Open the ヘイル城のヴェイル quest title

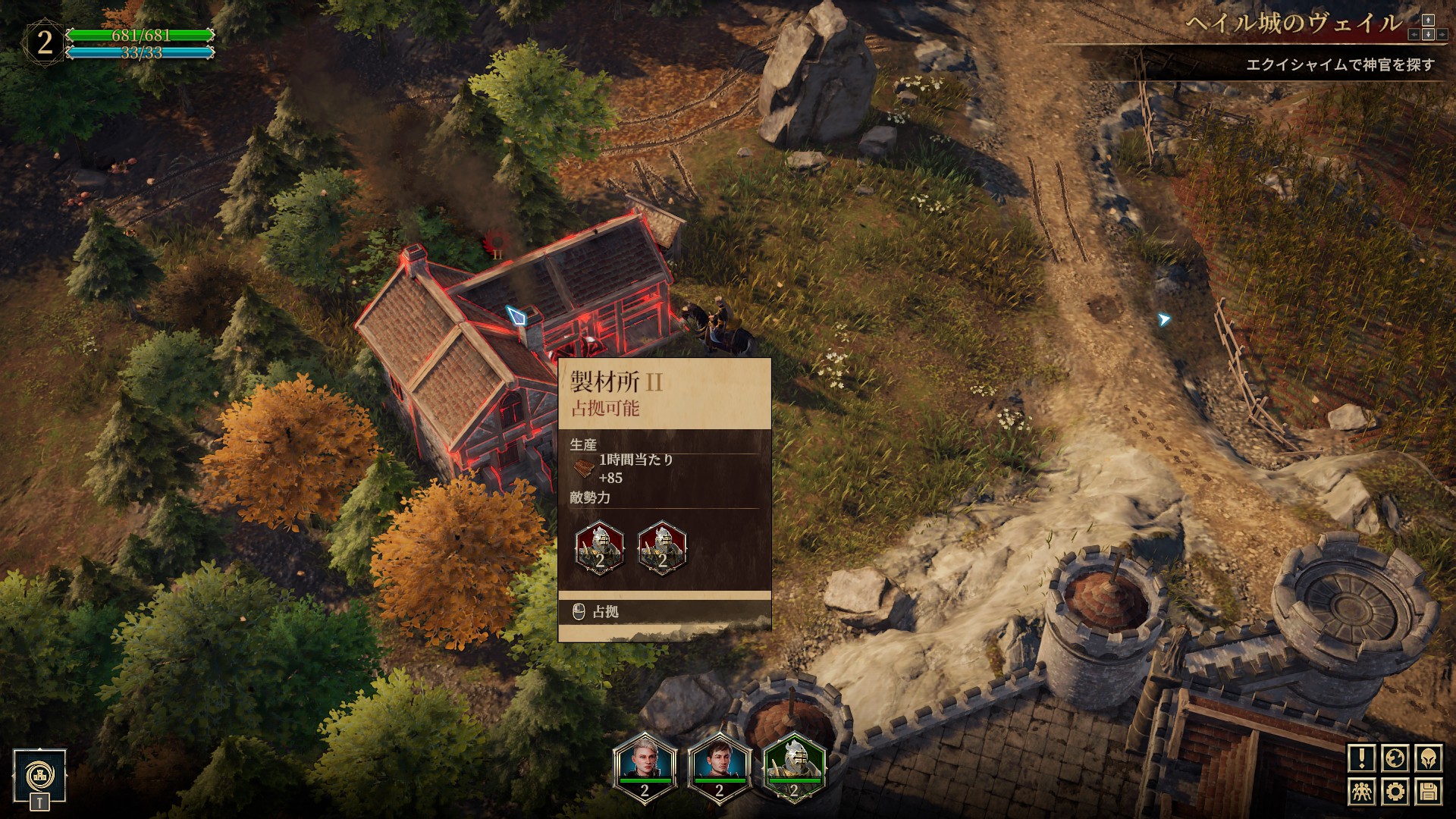1294,24
